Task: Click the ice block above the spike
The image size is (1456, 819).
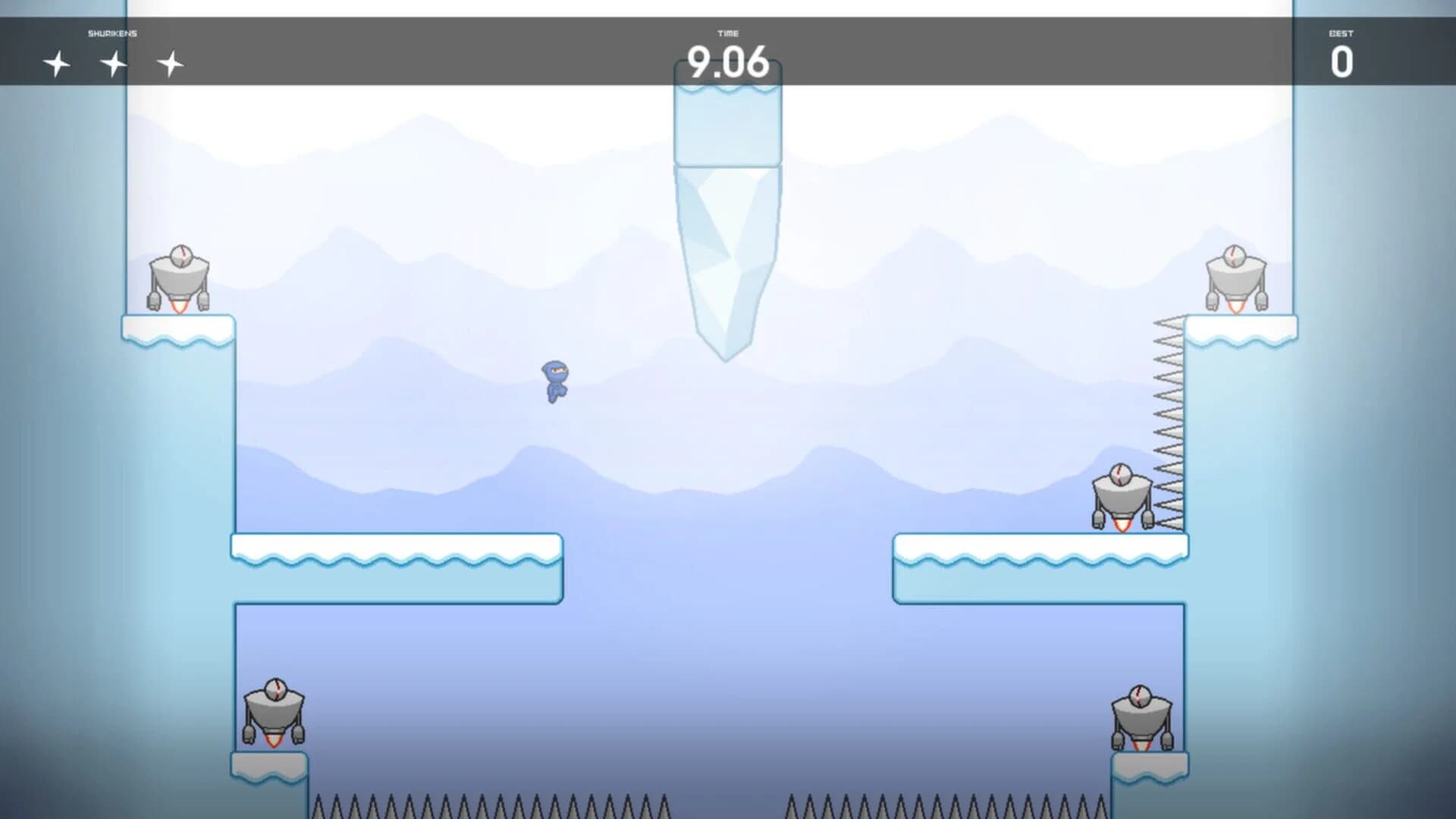Action: [727, 125]
